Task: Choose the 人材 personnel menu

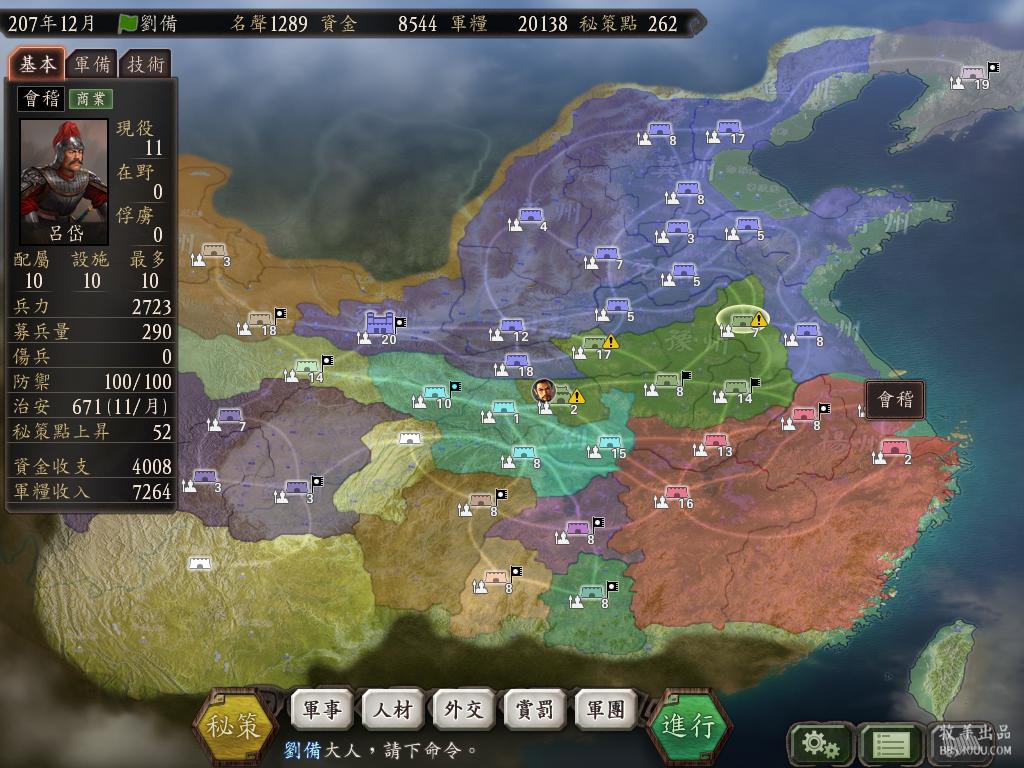Action: (392, 710)
